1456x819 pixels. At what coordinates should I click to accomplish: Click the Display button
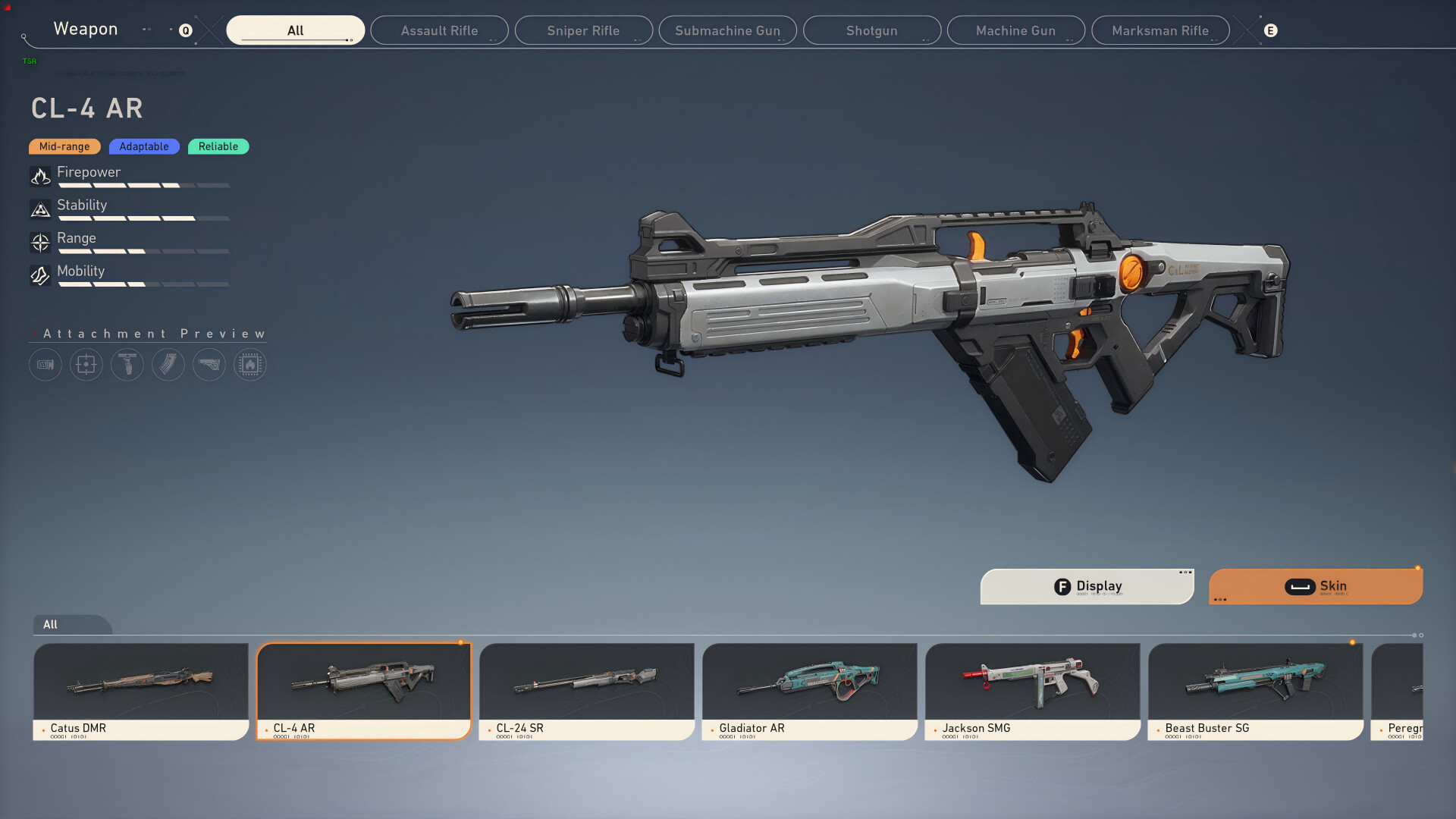pos(1087,586)
